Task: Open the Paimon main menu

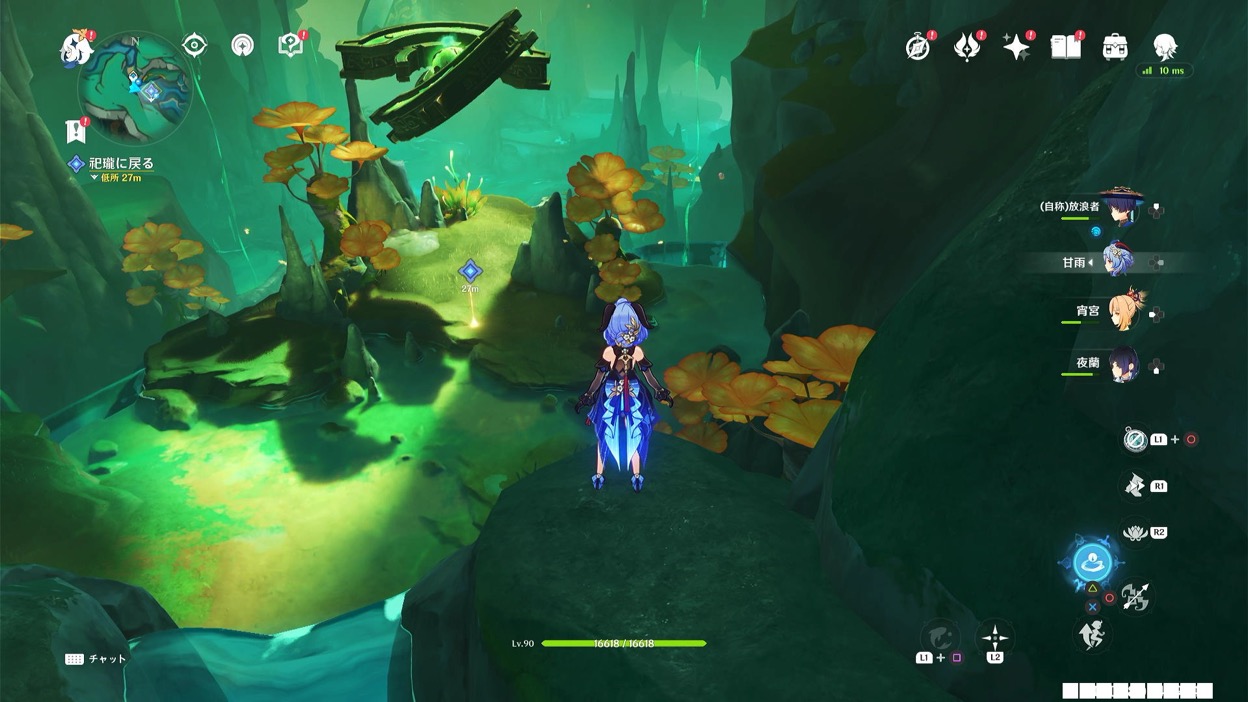Action: click(75, 46)
